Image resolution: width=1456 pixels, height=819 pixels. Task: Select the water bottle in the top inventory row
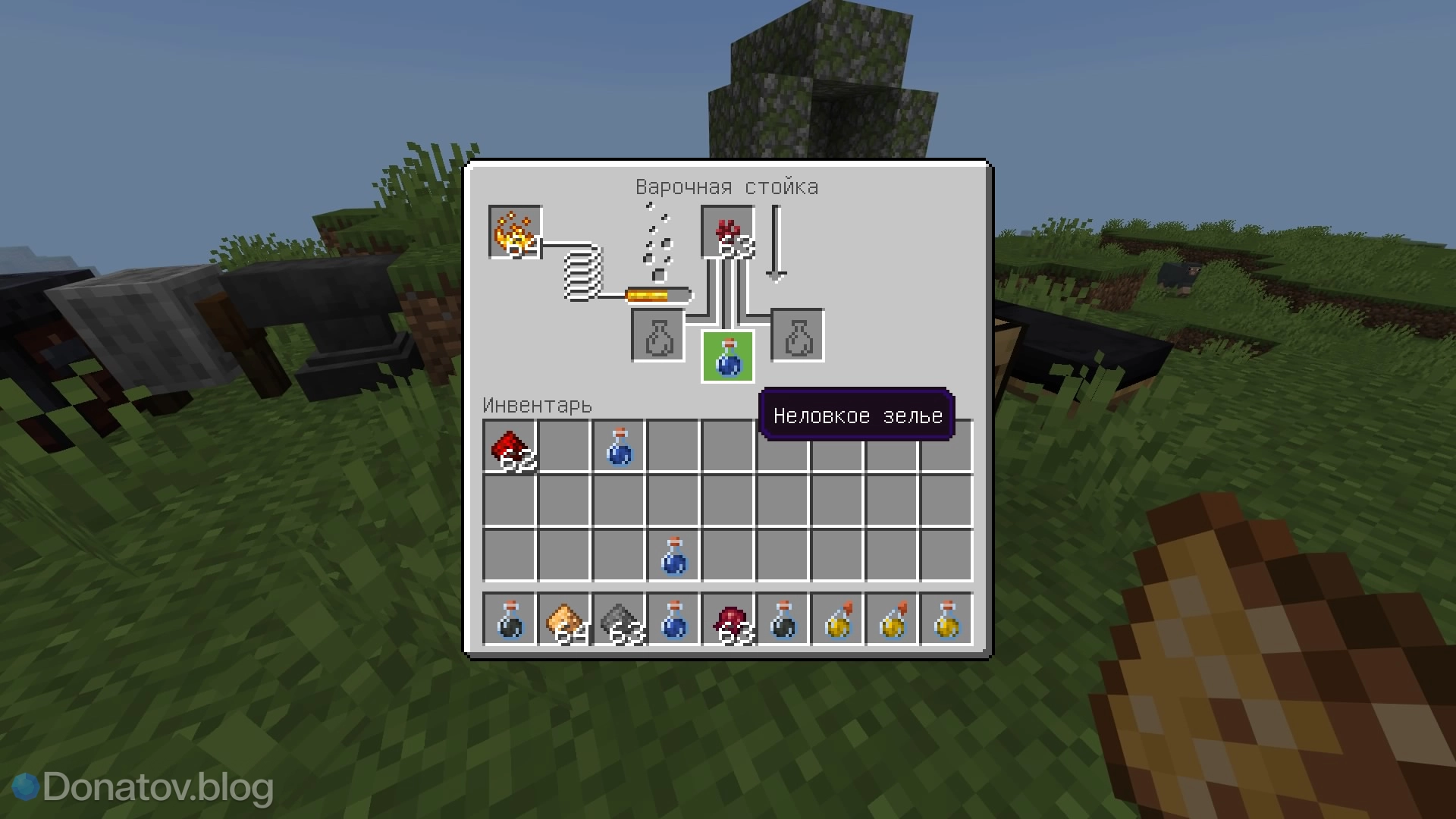[x=619, y=447]
